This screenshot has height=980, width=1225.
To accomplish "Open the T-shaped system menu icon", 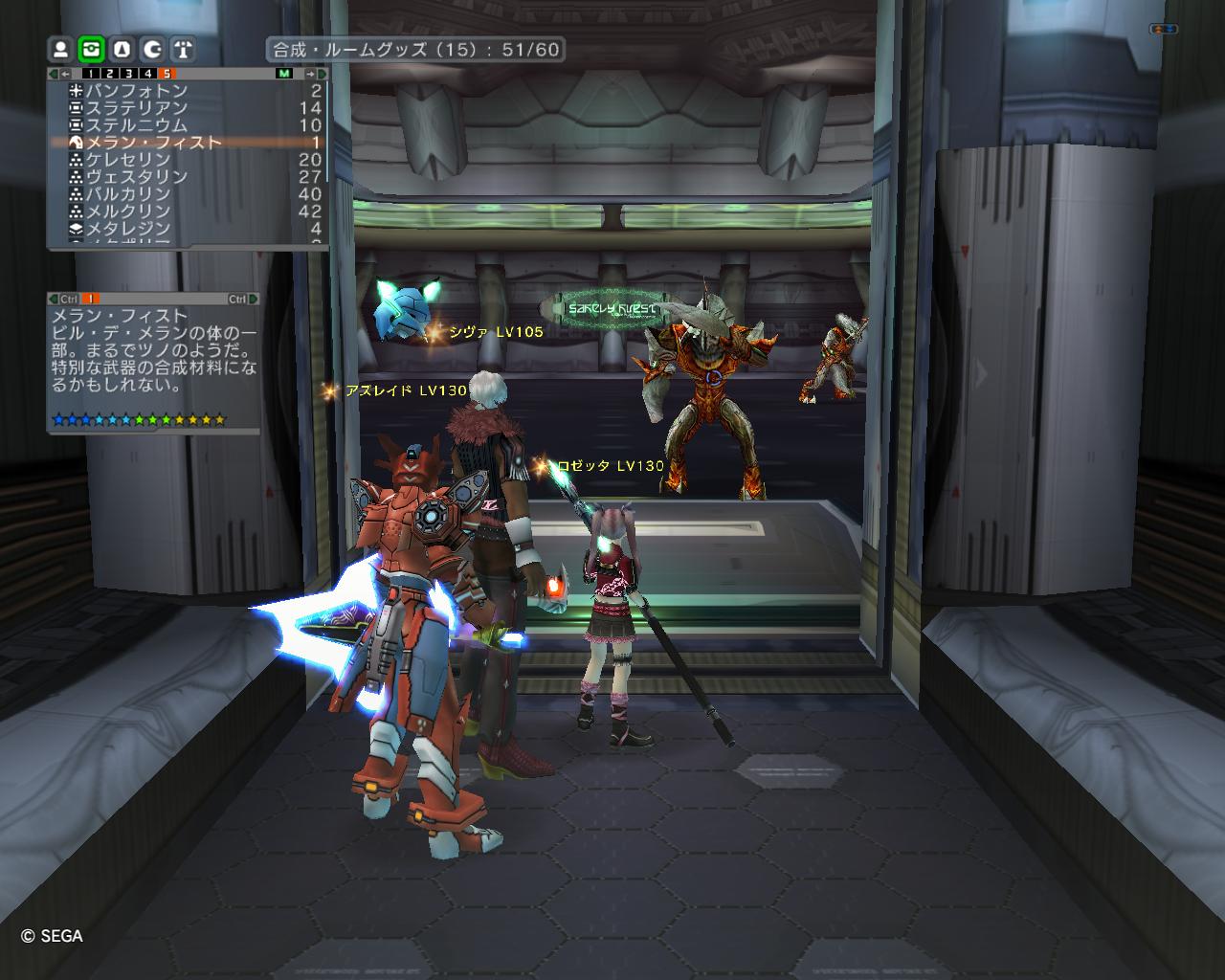I will coord(183,49).
